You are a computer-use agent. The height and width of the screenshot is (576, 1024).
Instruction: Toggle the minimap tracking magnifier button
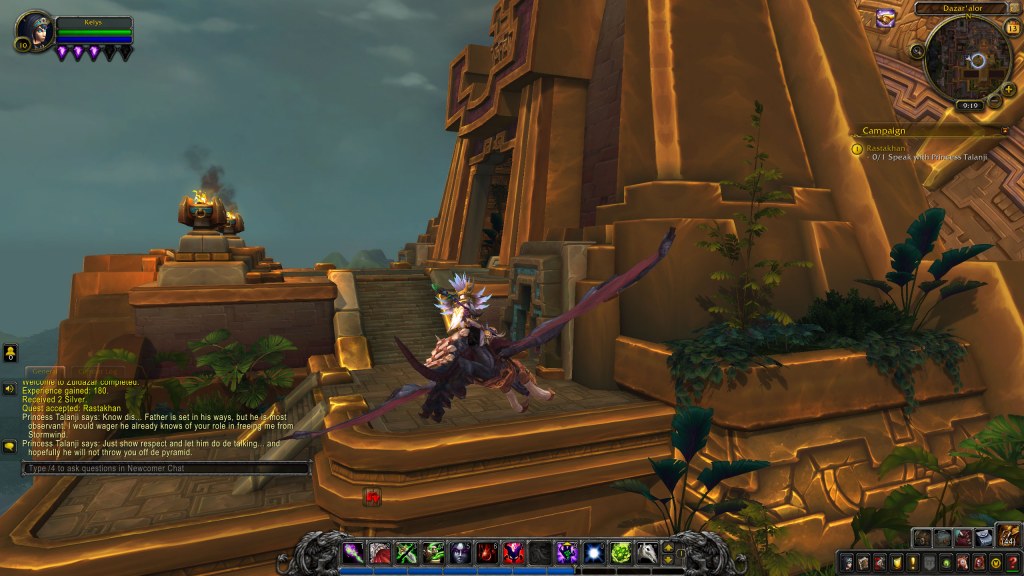tap(918, 50)
